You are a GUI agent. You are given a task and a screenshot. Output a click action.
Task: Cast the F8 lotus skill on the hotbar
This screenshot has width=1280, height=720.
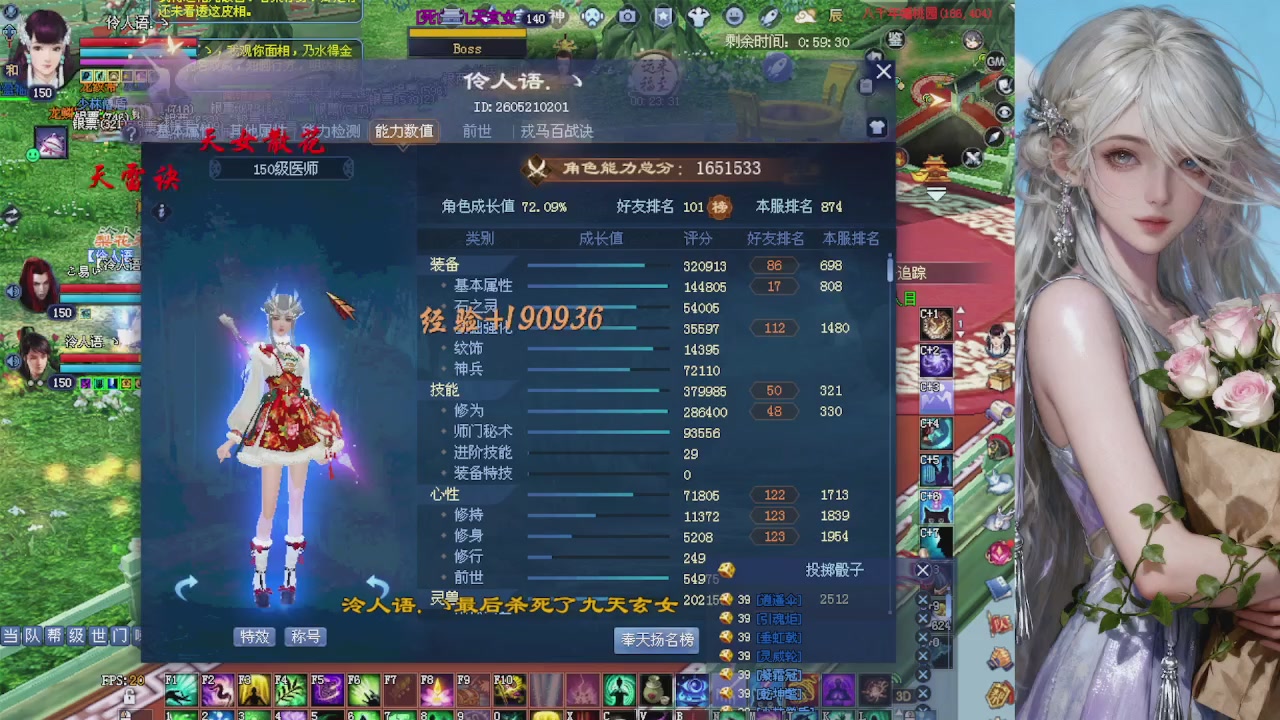click(x=438, y=691)
